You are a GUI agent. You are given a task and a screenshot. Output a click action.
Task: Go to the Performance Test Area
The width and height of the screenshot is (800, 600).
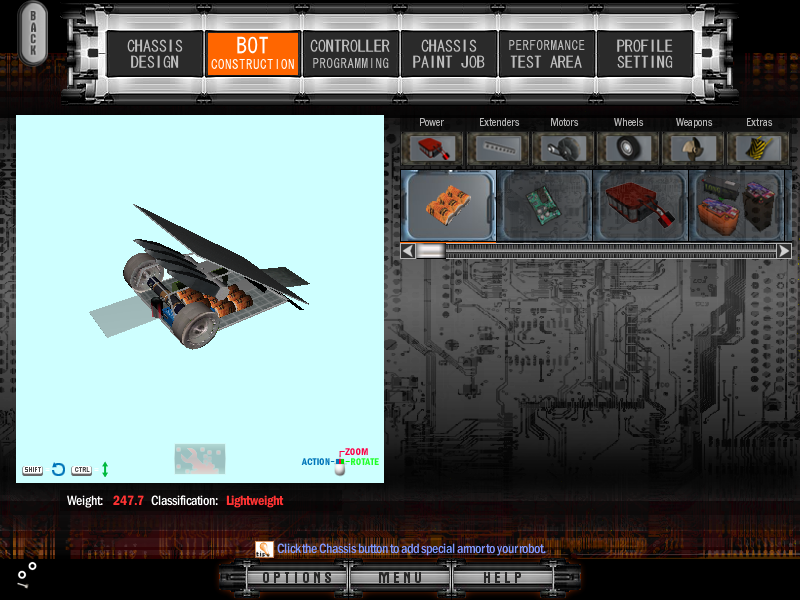click(x=546, y=54)
